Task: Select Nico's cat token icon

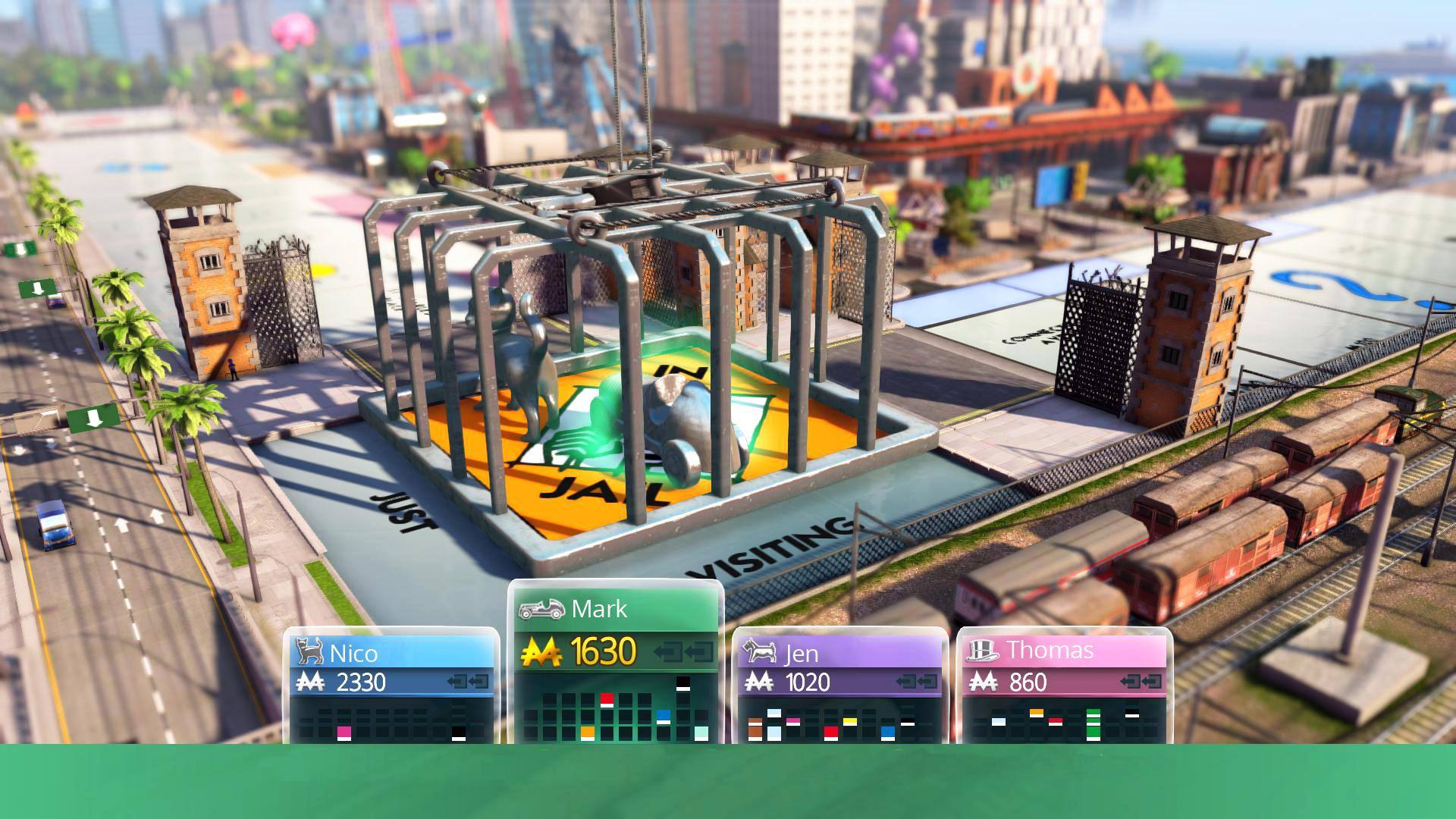Action: 308,652
